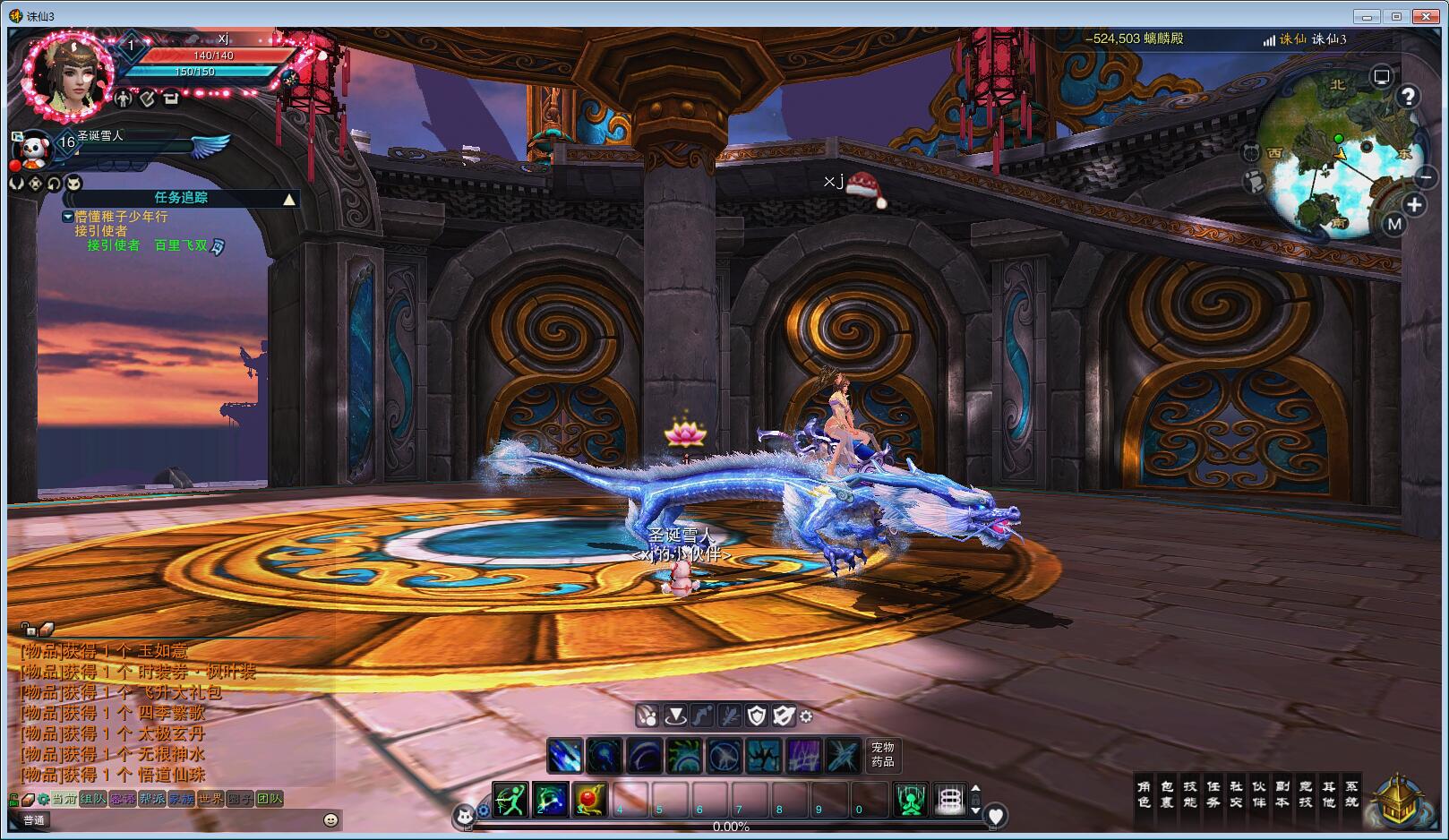The image size is (1449, 840).
Task: Zoom in the minimap with the plus button
Action: (1414, 205)
